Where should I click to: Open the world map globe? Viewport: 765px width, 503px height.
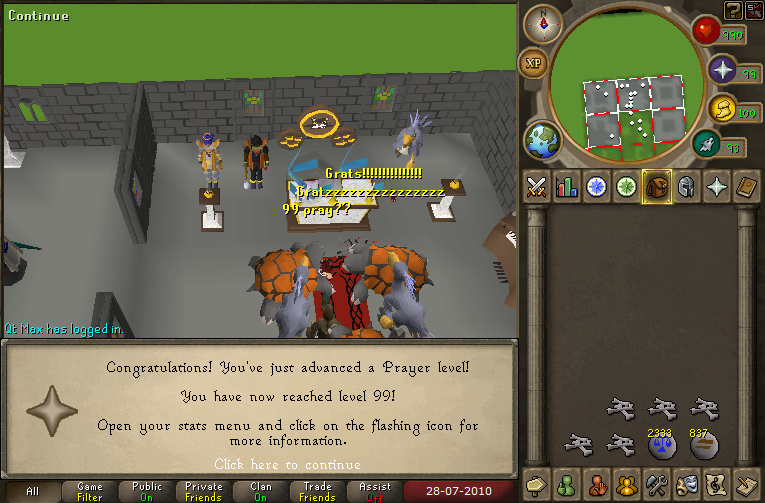pyautogui.click(x=542, y=137)
